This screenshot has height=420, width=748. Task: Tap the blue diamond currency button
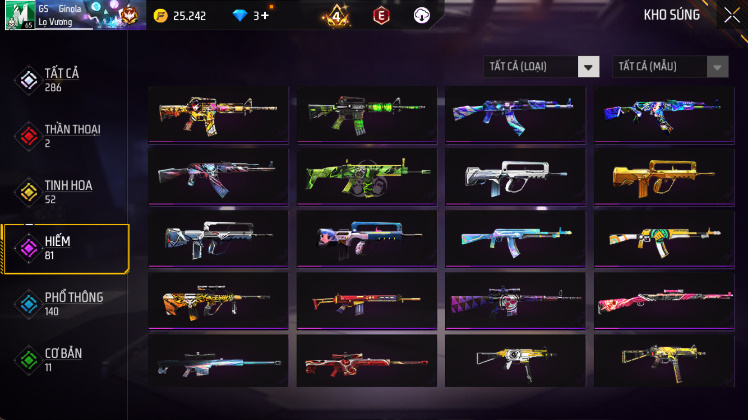[248, 15]
